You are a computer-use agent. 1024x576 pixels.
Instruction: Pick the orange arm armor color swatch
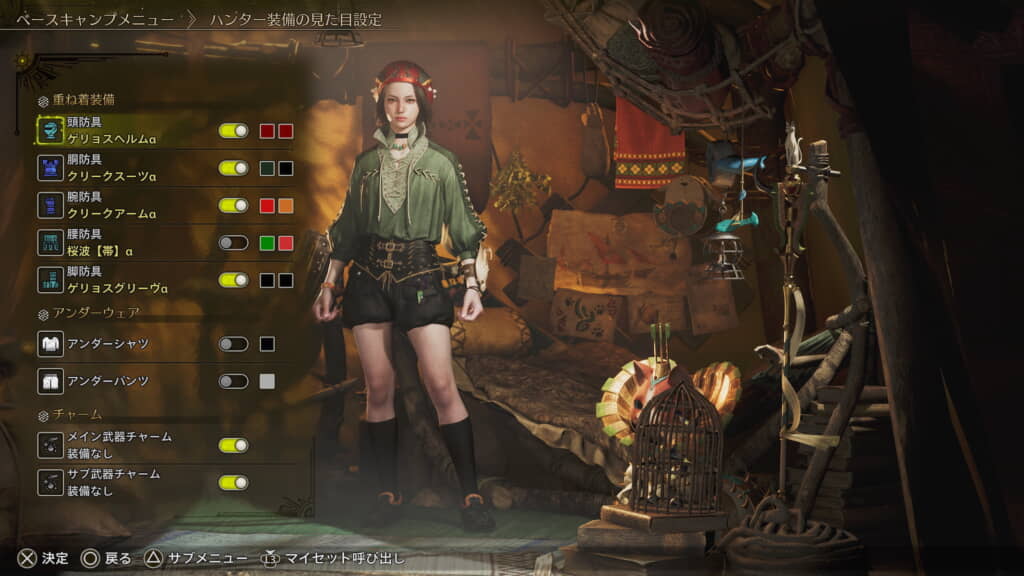pyautogui.click(x=285, y=205)
